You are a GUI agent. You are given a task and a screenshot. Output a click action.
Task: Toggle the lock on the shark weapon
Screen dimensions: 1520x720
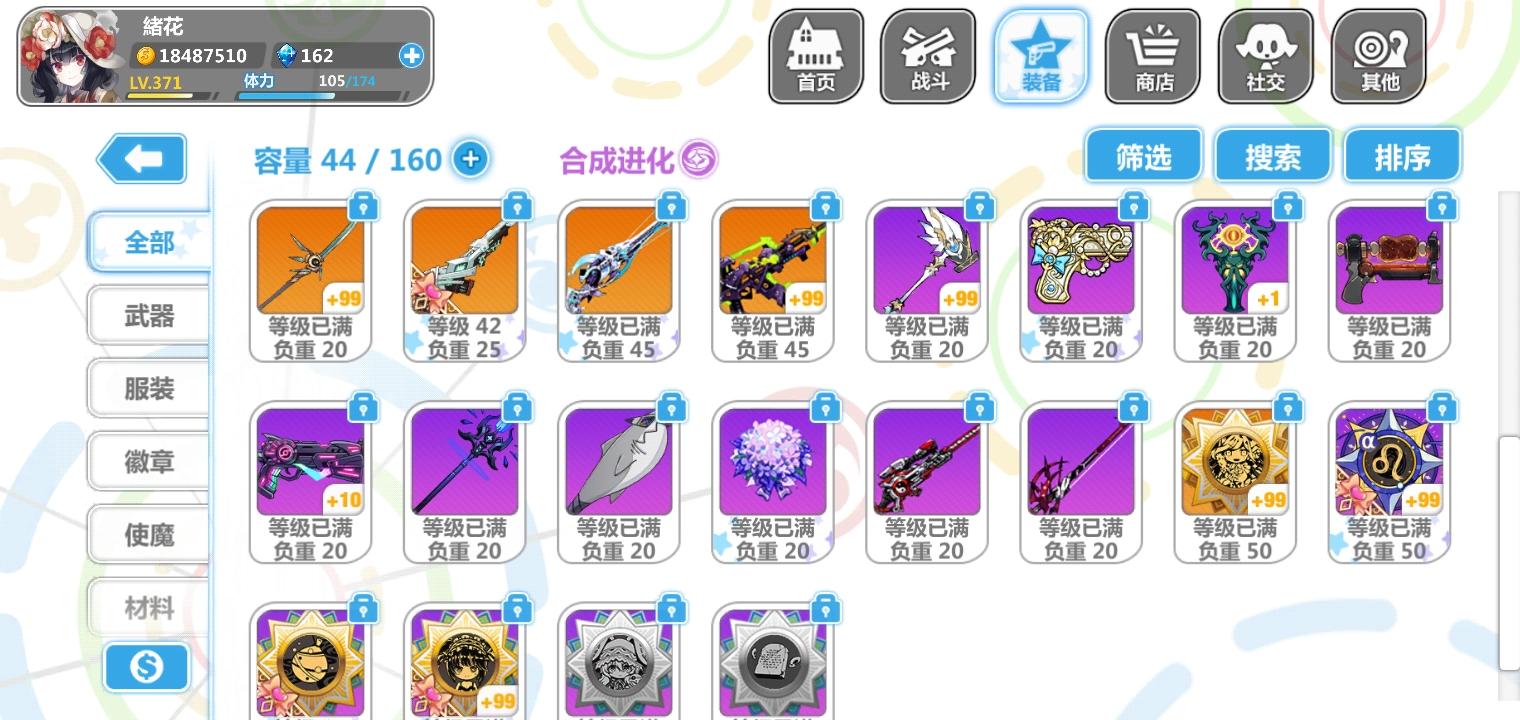point(672,407)
